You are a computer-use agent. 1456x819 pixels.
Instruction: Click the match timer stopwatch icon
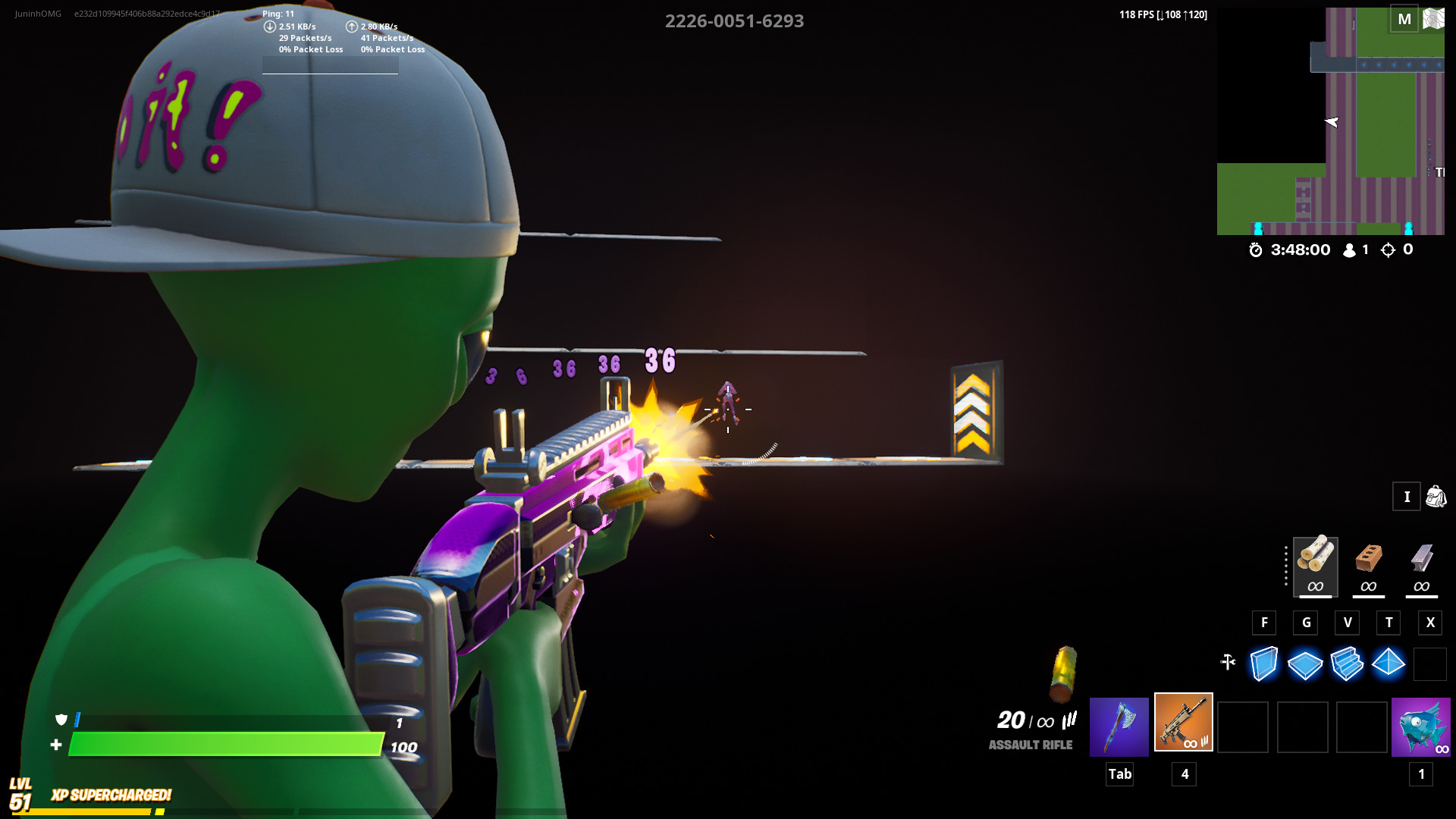tap(1257, 250)
